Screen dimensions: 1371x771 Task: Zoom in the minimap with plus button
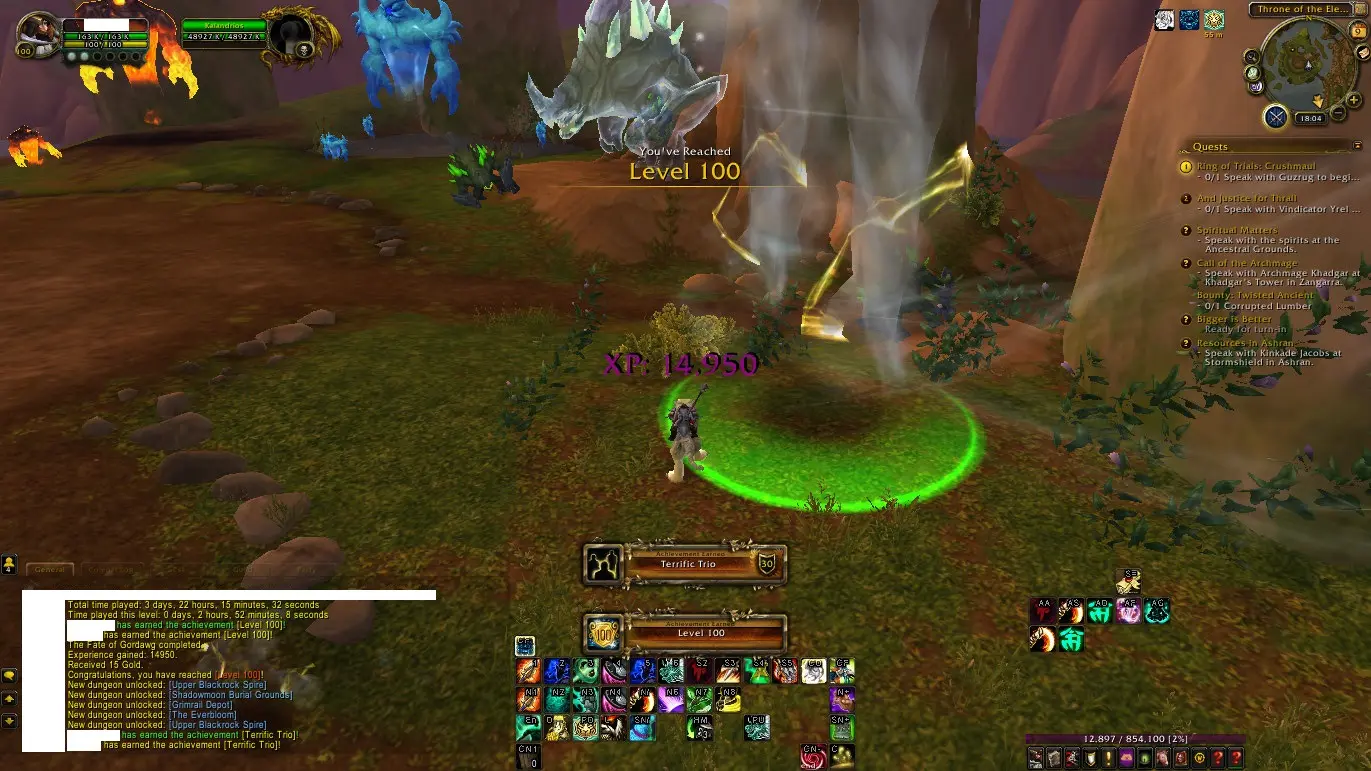[1354, 100]
